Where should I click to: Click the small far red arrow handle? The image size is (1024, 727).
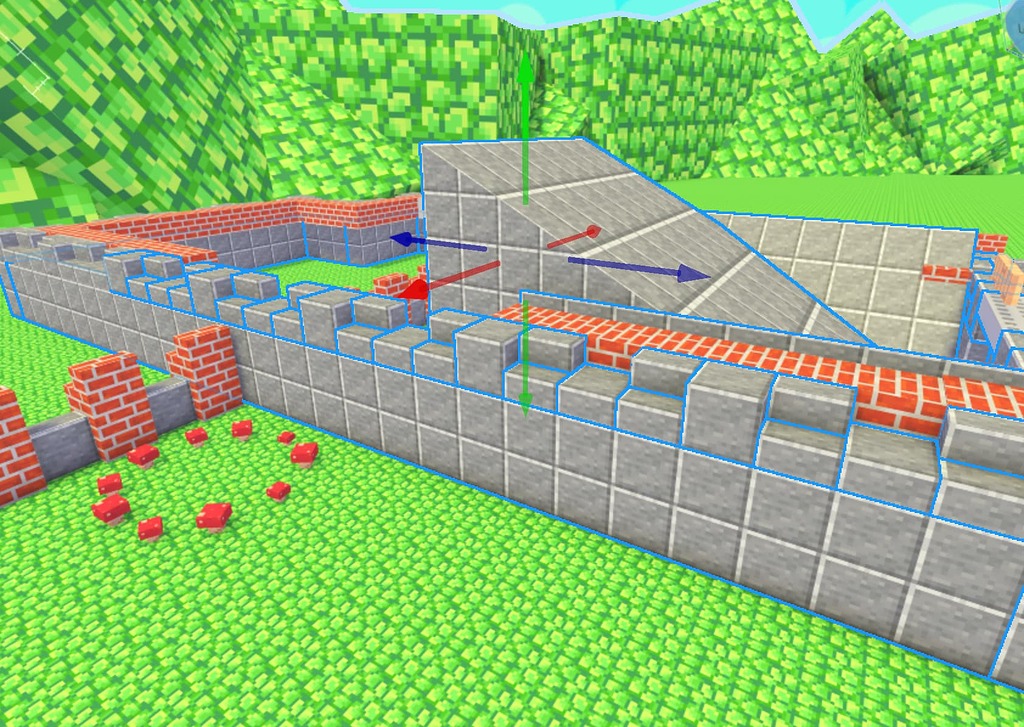591,232
